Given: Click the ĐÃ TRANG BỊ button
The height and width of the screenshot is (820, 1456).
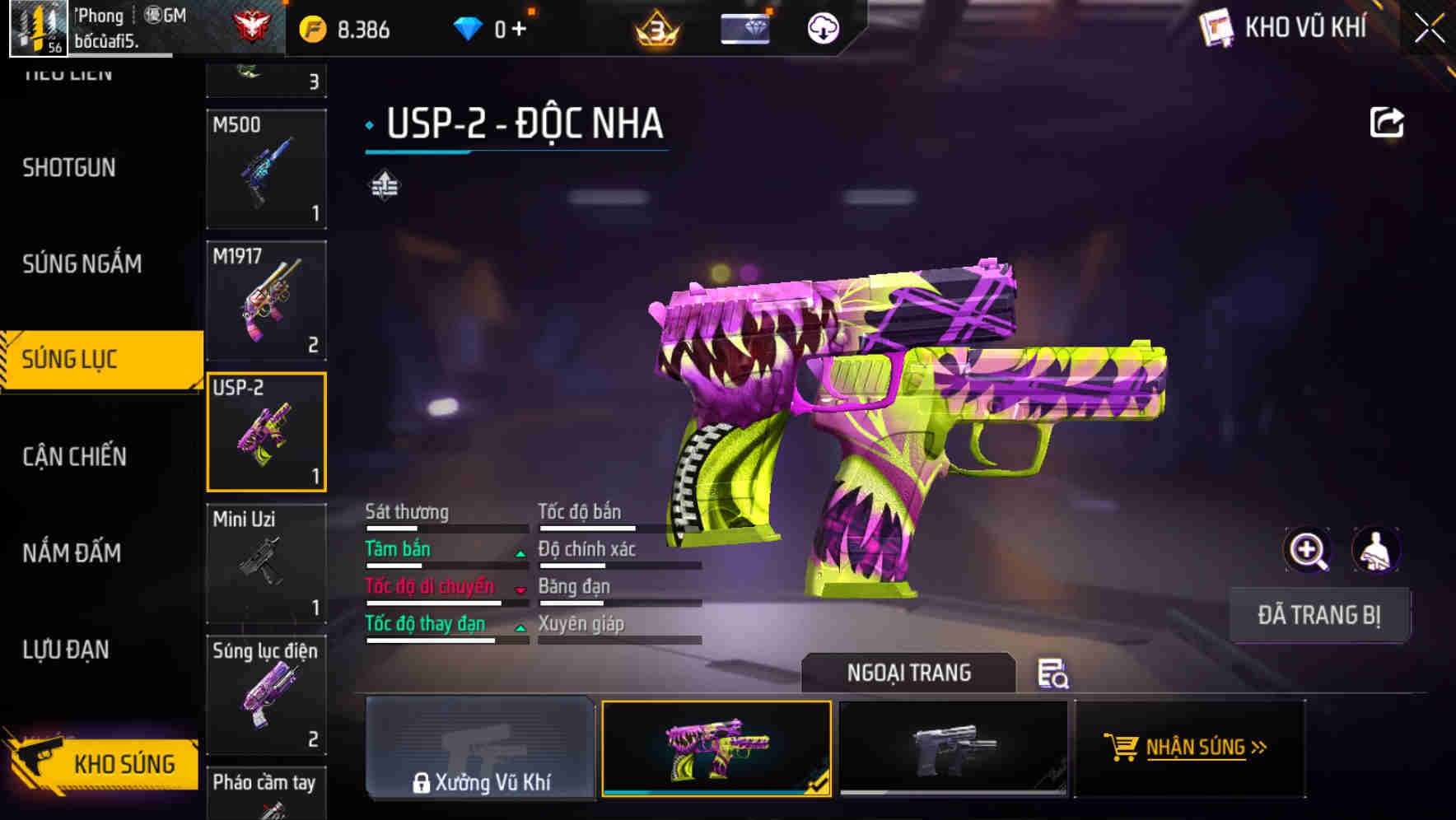Looking at the screenshot, I should click(1319, 614).
